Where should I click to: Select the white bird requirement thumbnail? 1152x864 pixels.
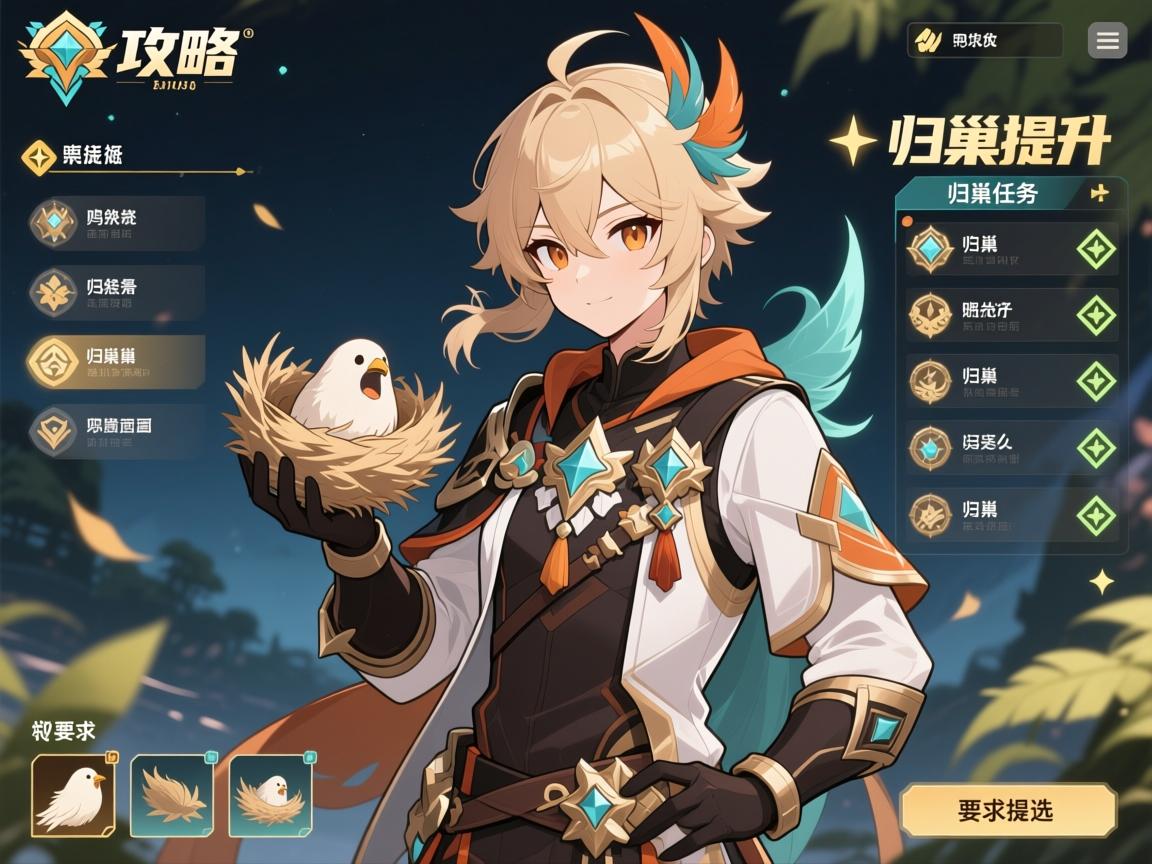(73, 795)
